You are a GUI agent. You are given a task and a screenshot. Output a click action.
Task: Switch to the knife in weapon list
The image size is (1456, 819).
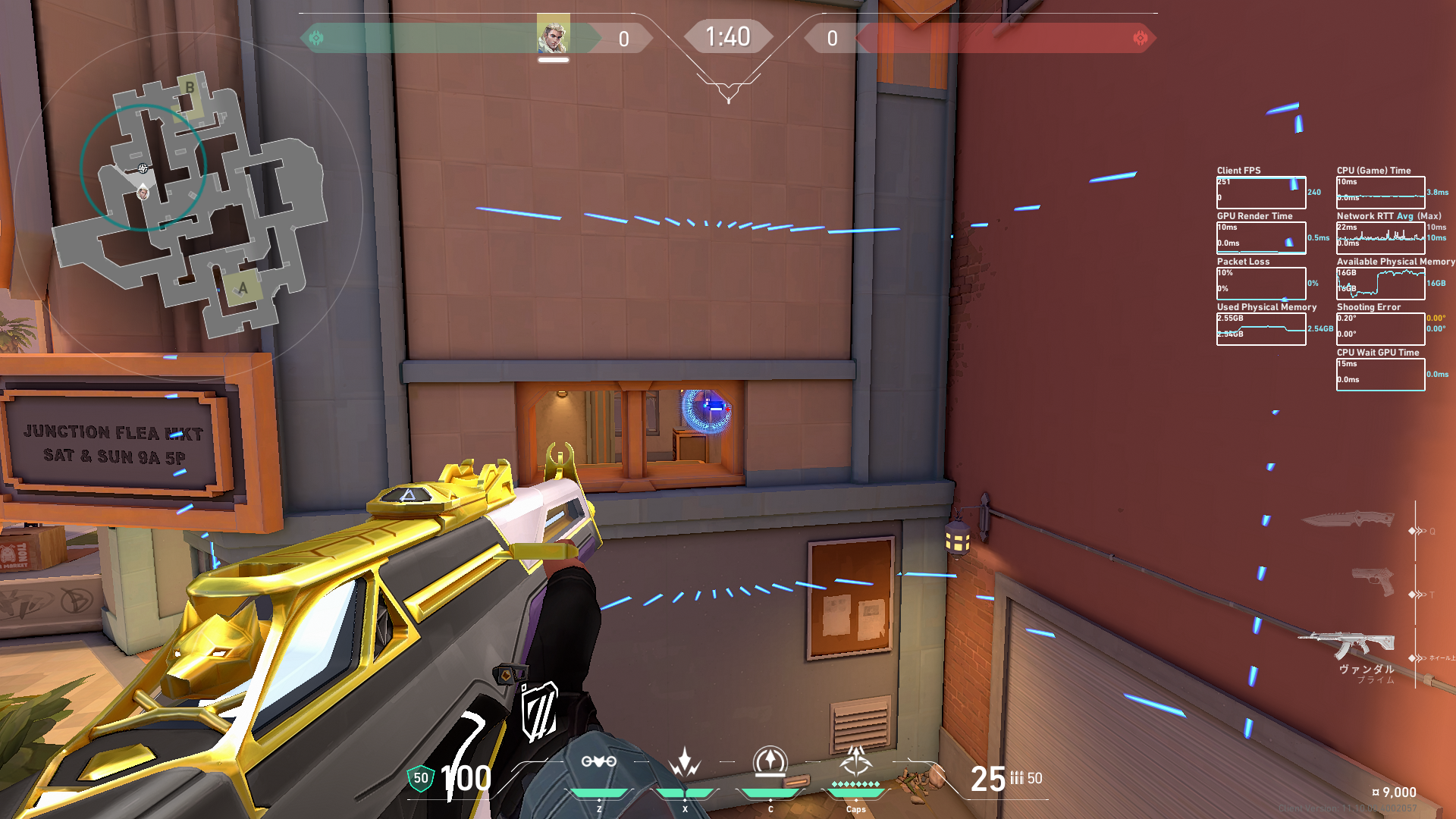[x=1348, y=519]
